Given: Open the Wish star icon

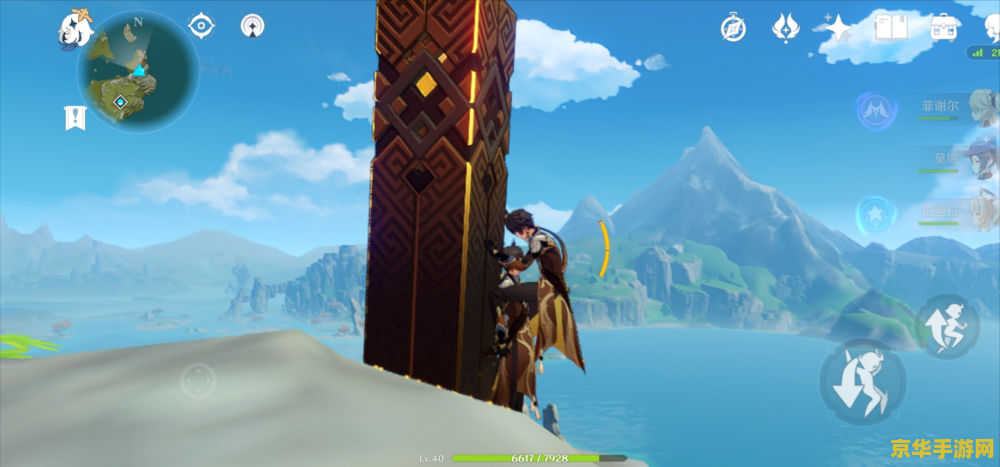Looking at the screenshot, I should coord(836,27).
